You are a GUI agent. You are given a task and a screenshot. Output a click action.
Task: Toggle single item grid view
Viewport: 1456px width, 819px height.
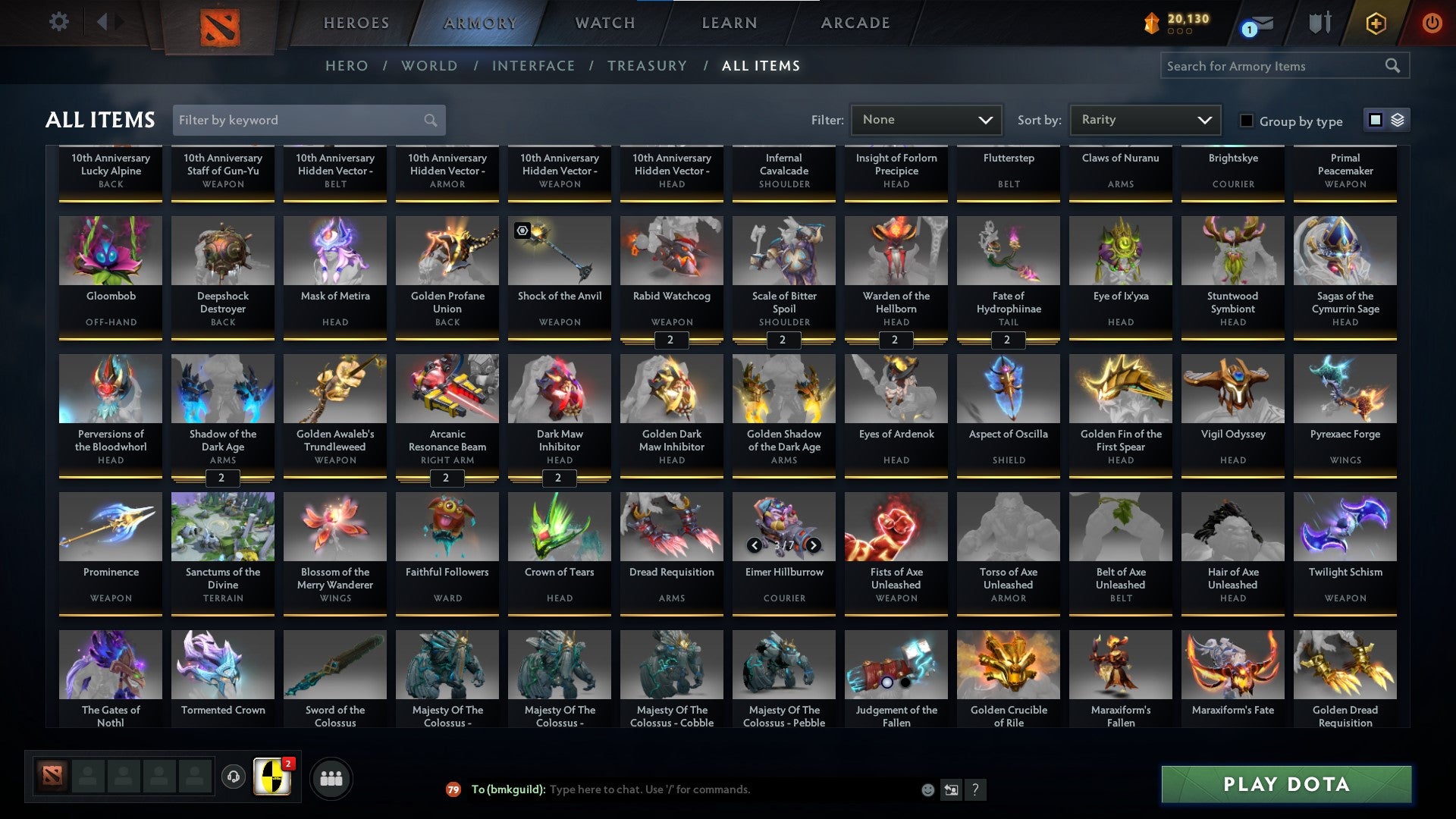[x=1376, y=120]
